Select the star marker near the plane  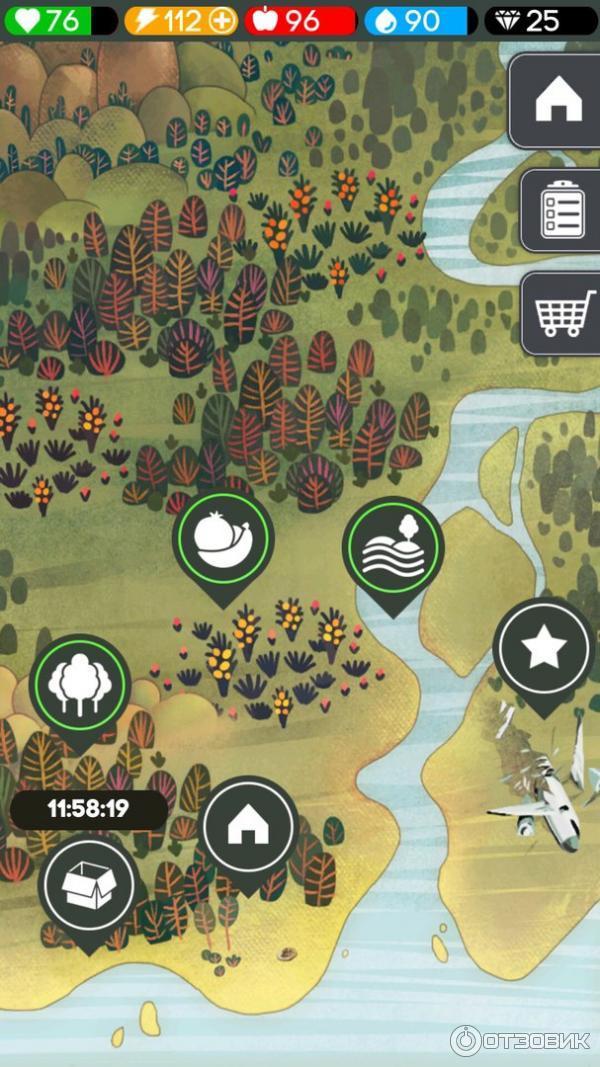coord(544,648)
